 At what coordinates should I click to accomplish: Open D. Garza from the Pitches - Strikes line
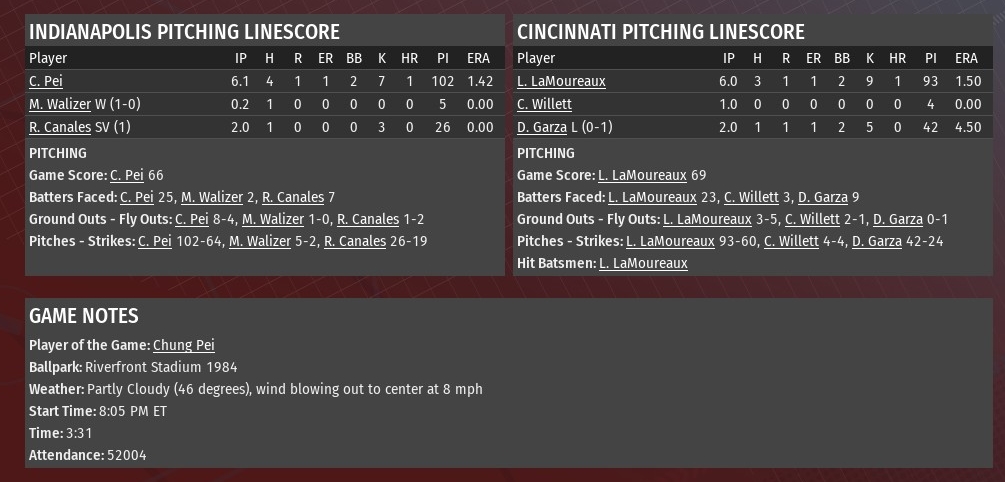point(876,241)
